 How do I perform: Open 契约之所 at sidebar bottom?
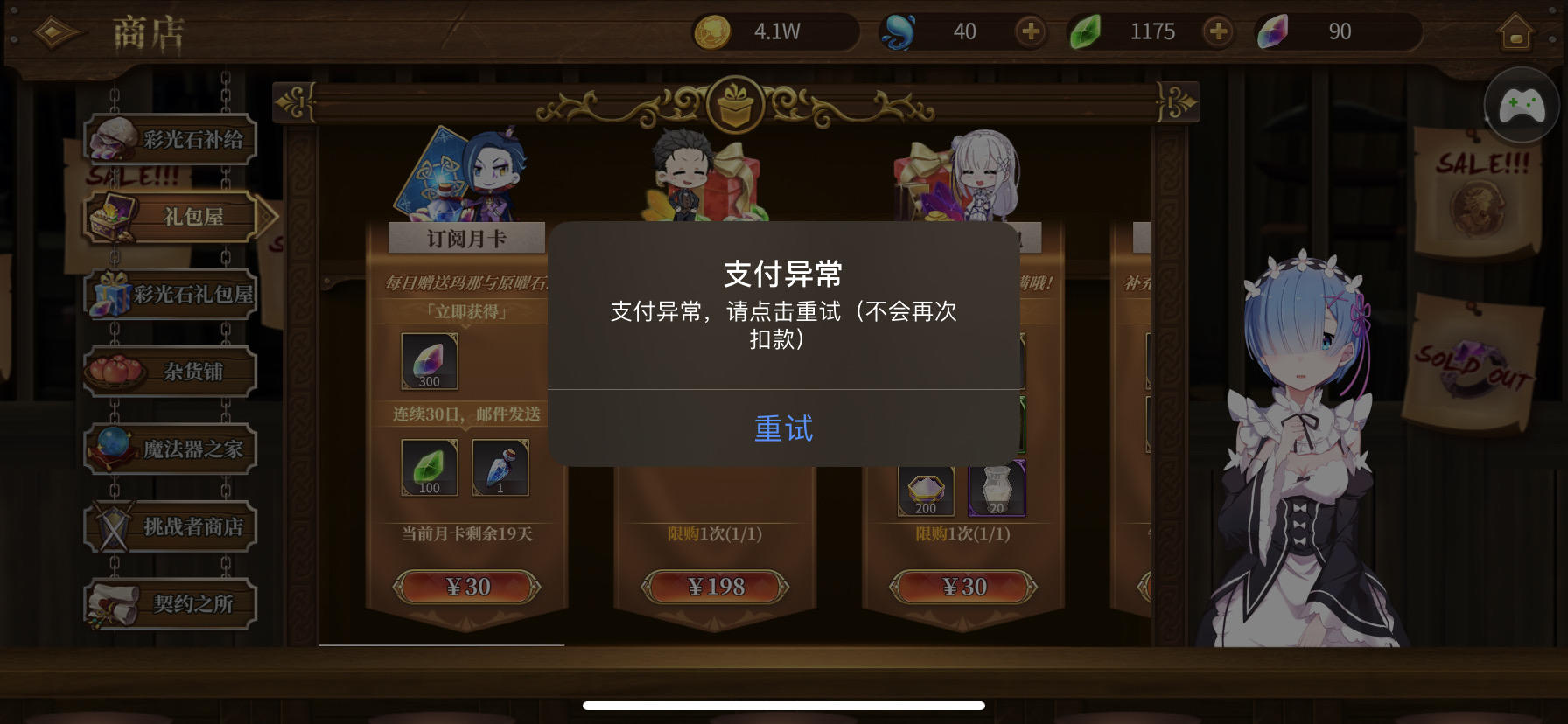(x=172, y=602)
